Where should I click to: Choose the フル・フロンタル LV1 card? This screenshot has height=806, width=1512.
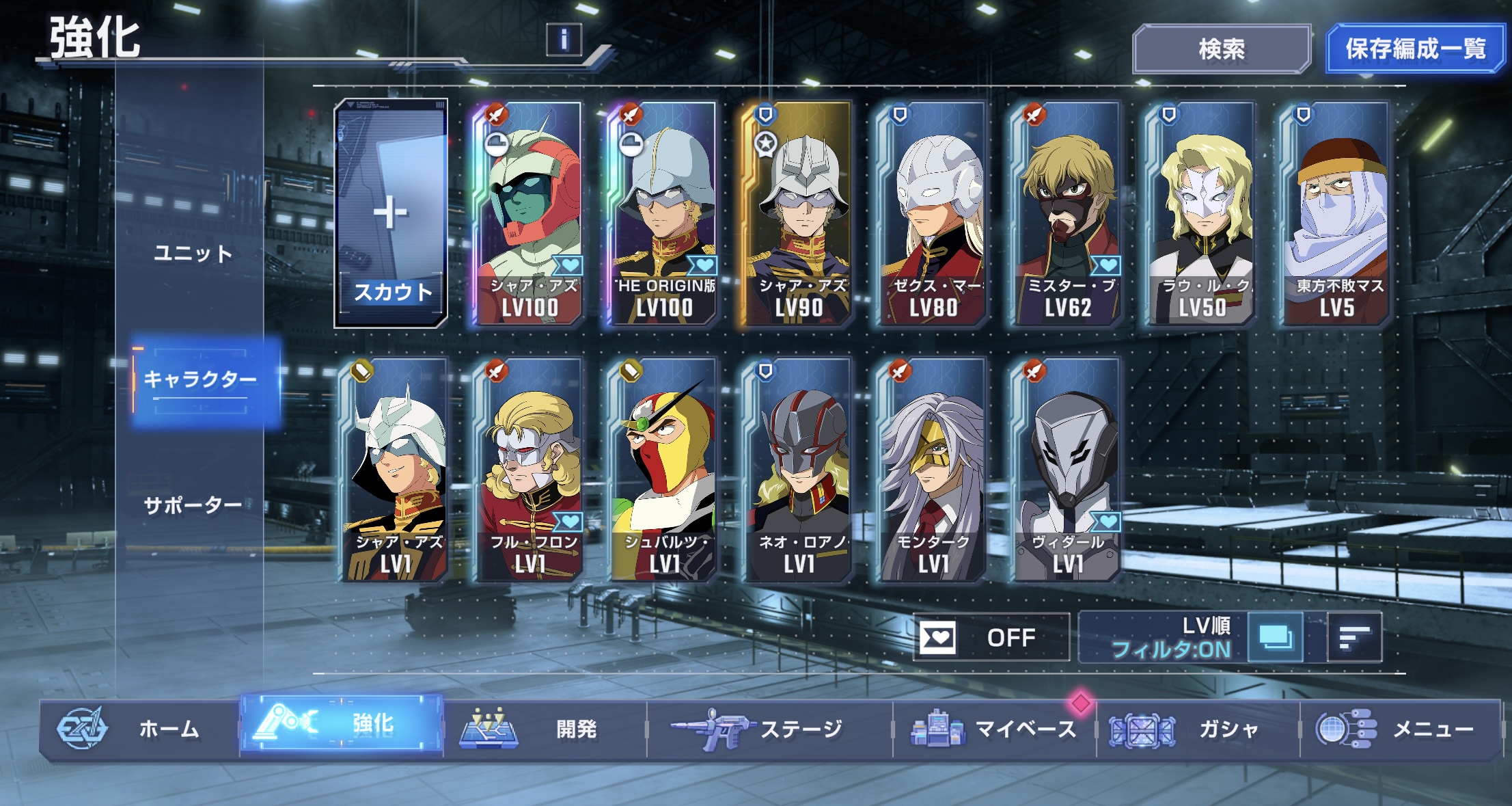530,470
